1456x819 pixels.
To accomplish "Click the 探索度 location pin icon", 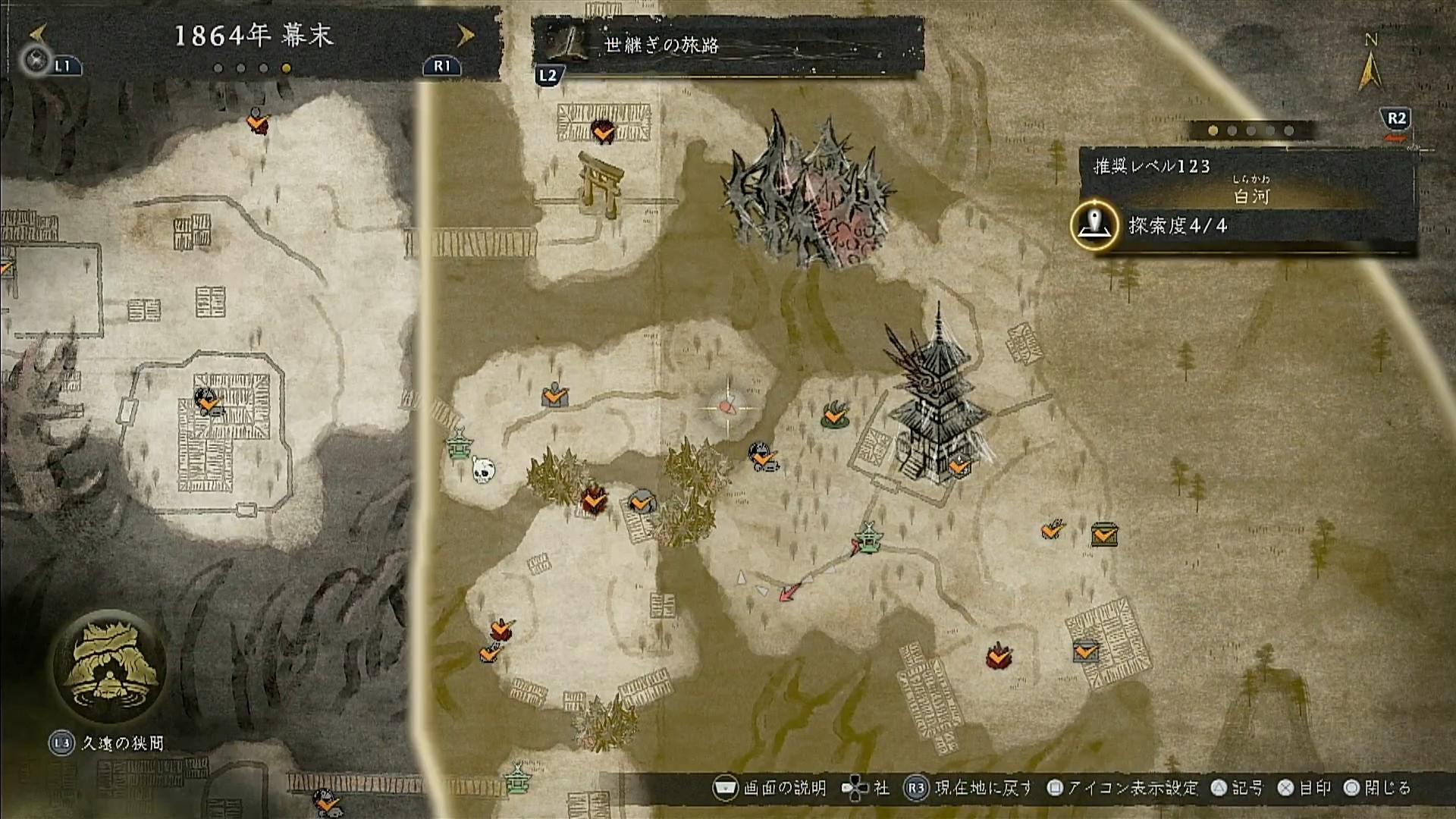I will tap(1094, 225).
